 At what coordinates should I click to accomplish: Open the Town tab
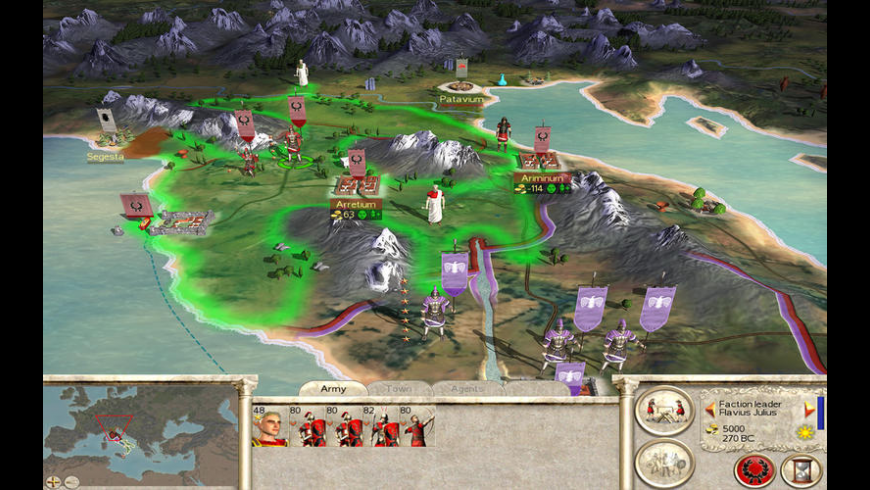pyautogui.click(x=399, y=388)
